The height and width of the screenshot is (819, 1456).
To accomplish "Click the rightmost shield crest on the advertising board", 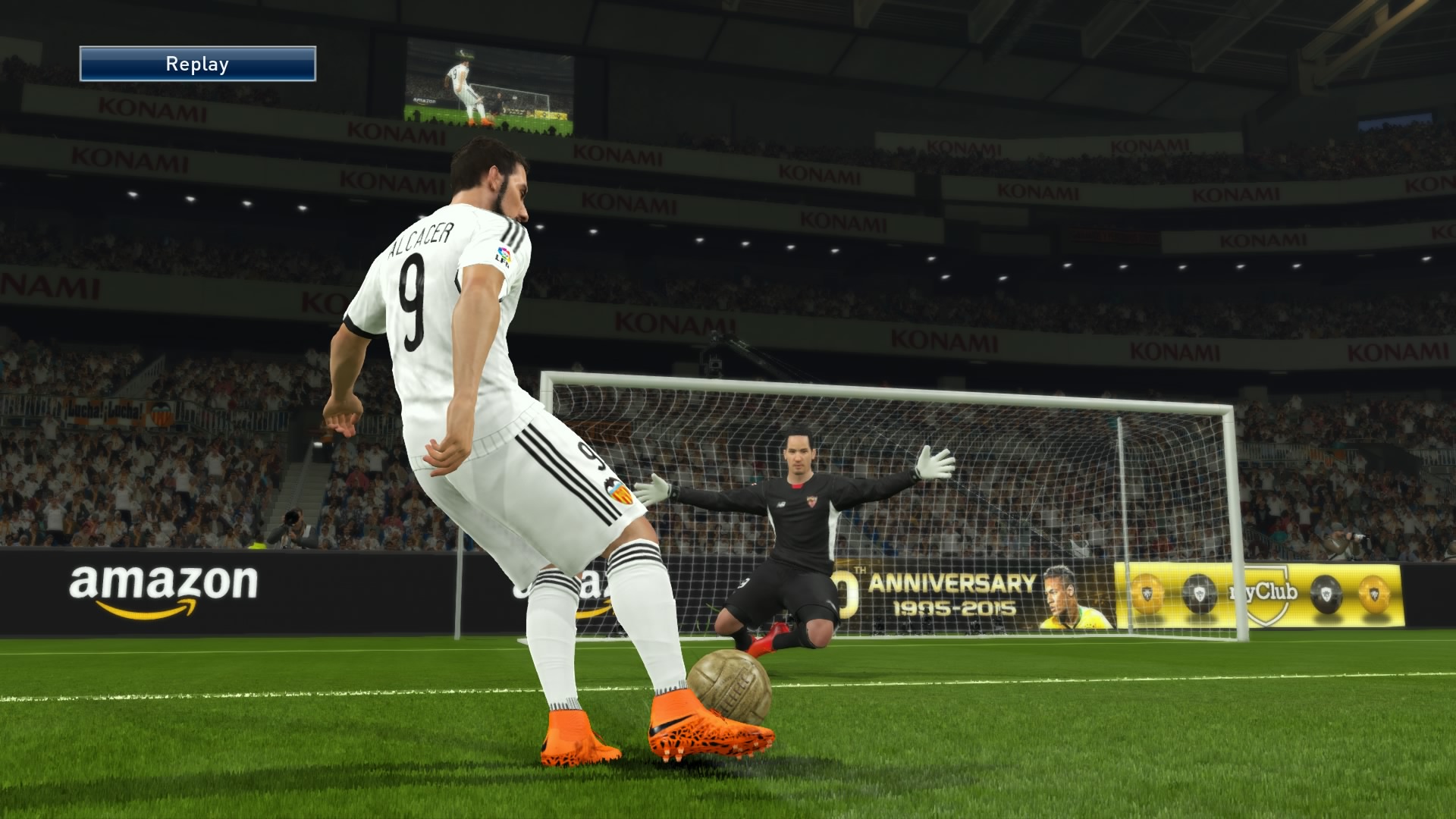I will (x=1374, y=593).
